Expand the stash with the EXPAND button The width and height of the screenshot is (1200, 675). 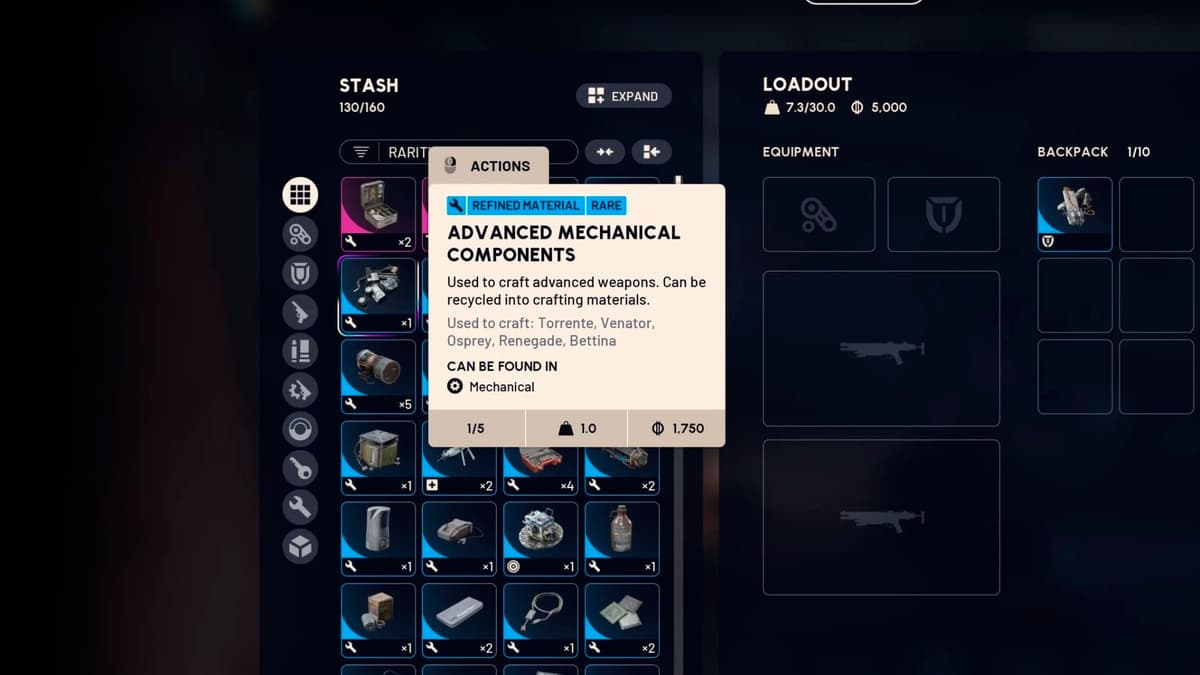623,96
